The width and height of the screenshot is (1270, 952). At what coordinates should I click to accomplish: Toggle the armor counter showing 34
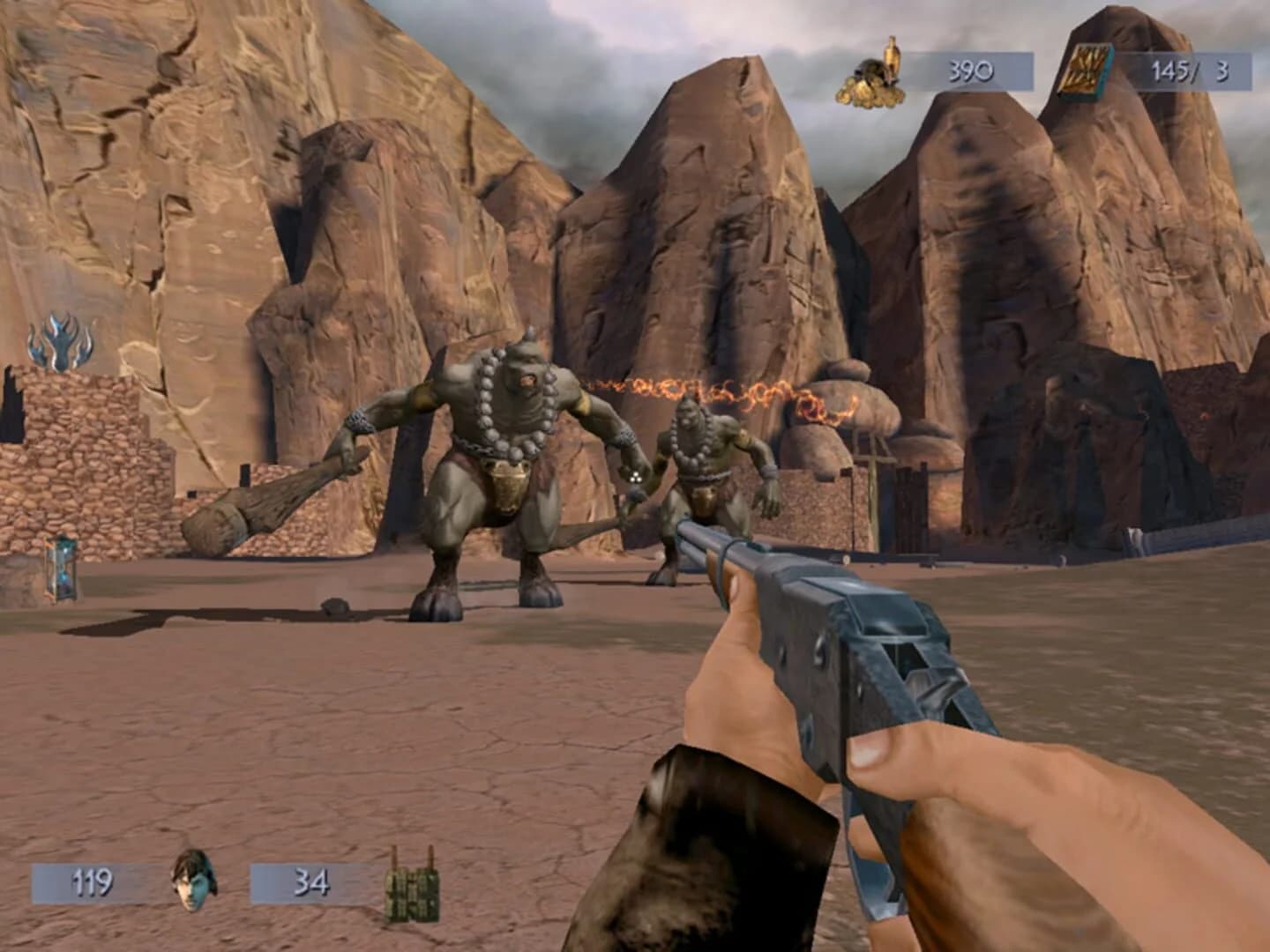313,880
